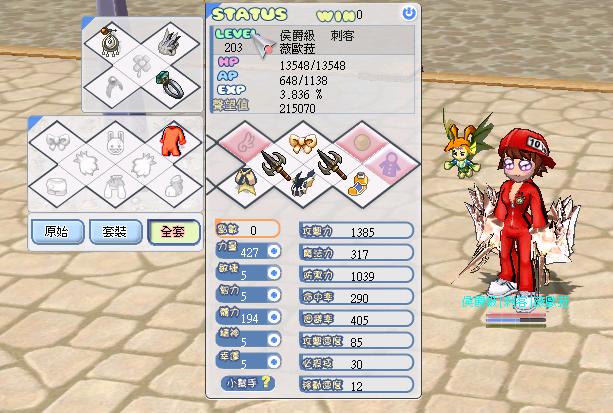Image resolution: width=613 pixels, height=413 pixels.
Task: Open the 小幫手 helper button
Action: click(246, 382)
